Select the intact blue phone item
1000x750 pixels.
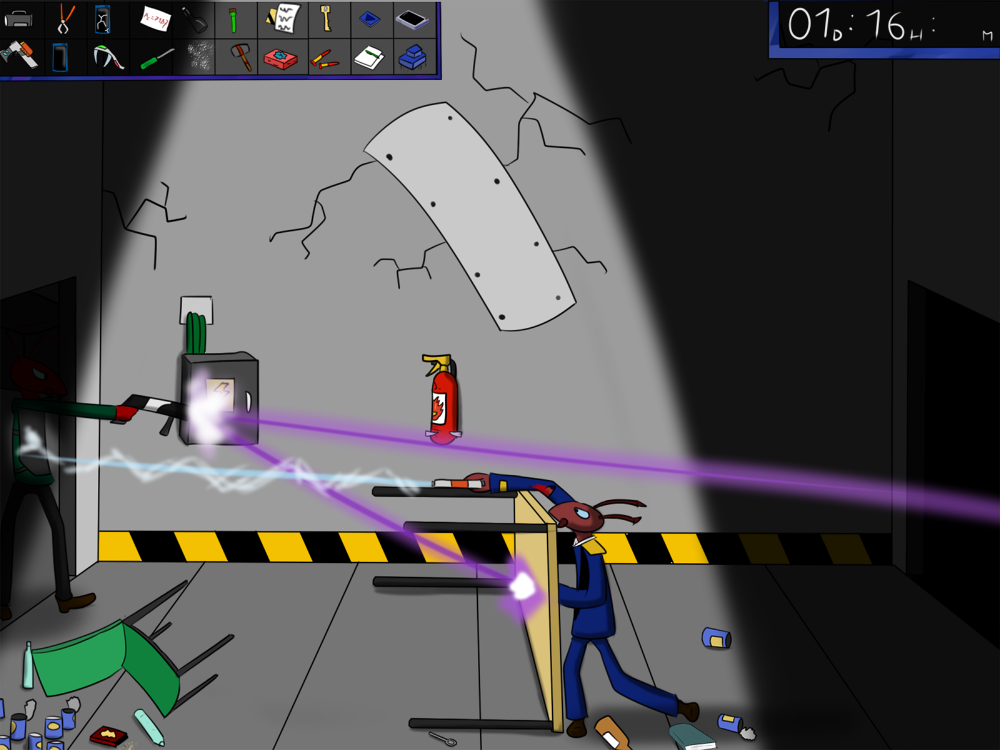click(x=60, y=57)
